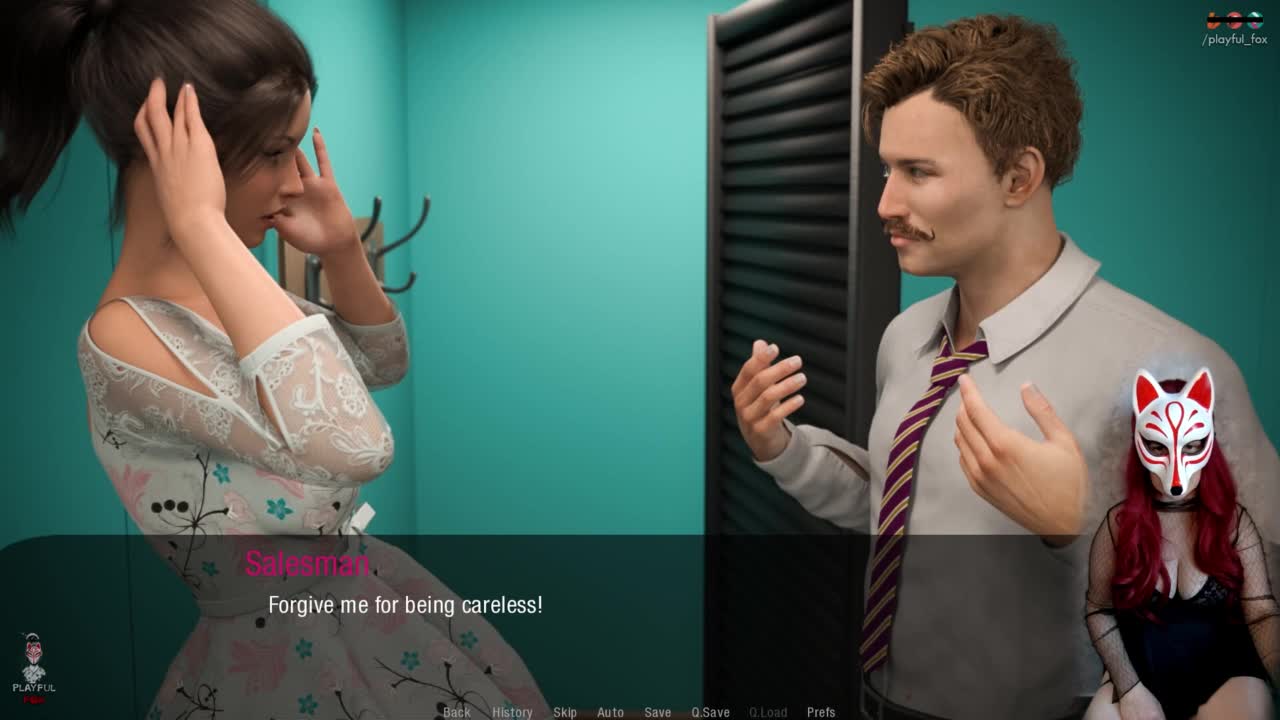Open Prefs settings
Screen dimensions: 1280x720
click(821, 712)
